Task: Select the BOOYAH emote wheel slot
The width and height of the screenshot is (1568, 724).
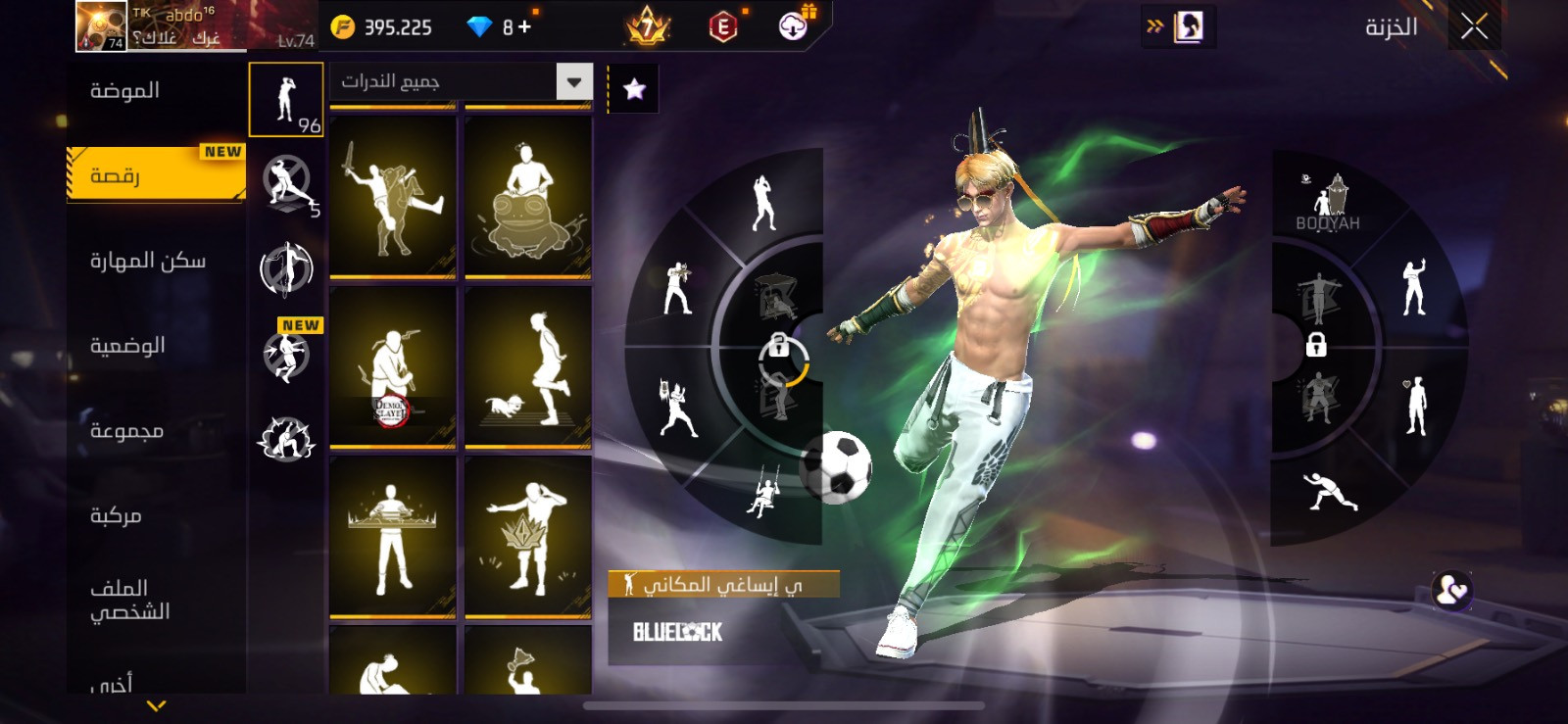Action: point(1328,203)
